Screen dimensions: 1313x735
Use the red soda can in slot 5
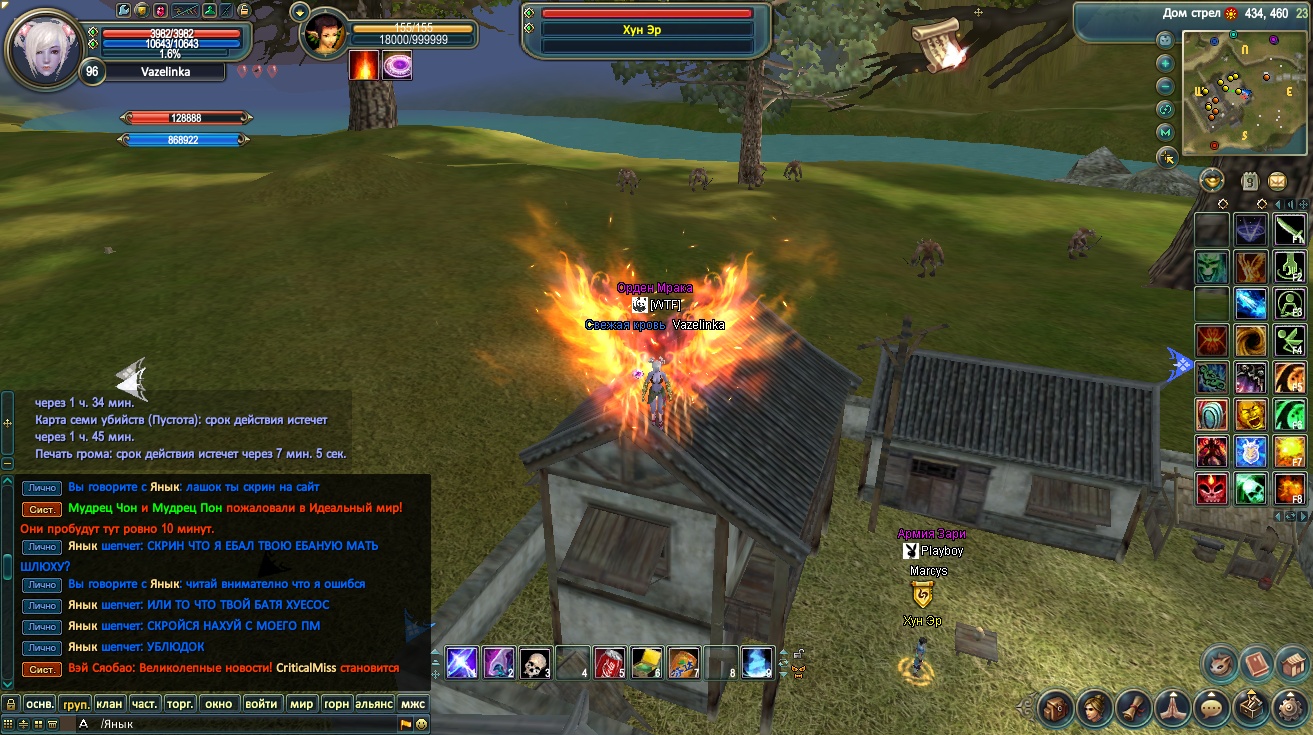tap(609, 663)
